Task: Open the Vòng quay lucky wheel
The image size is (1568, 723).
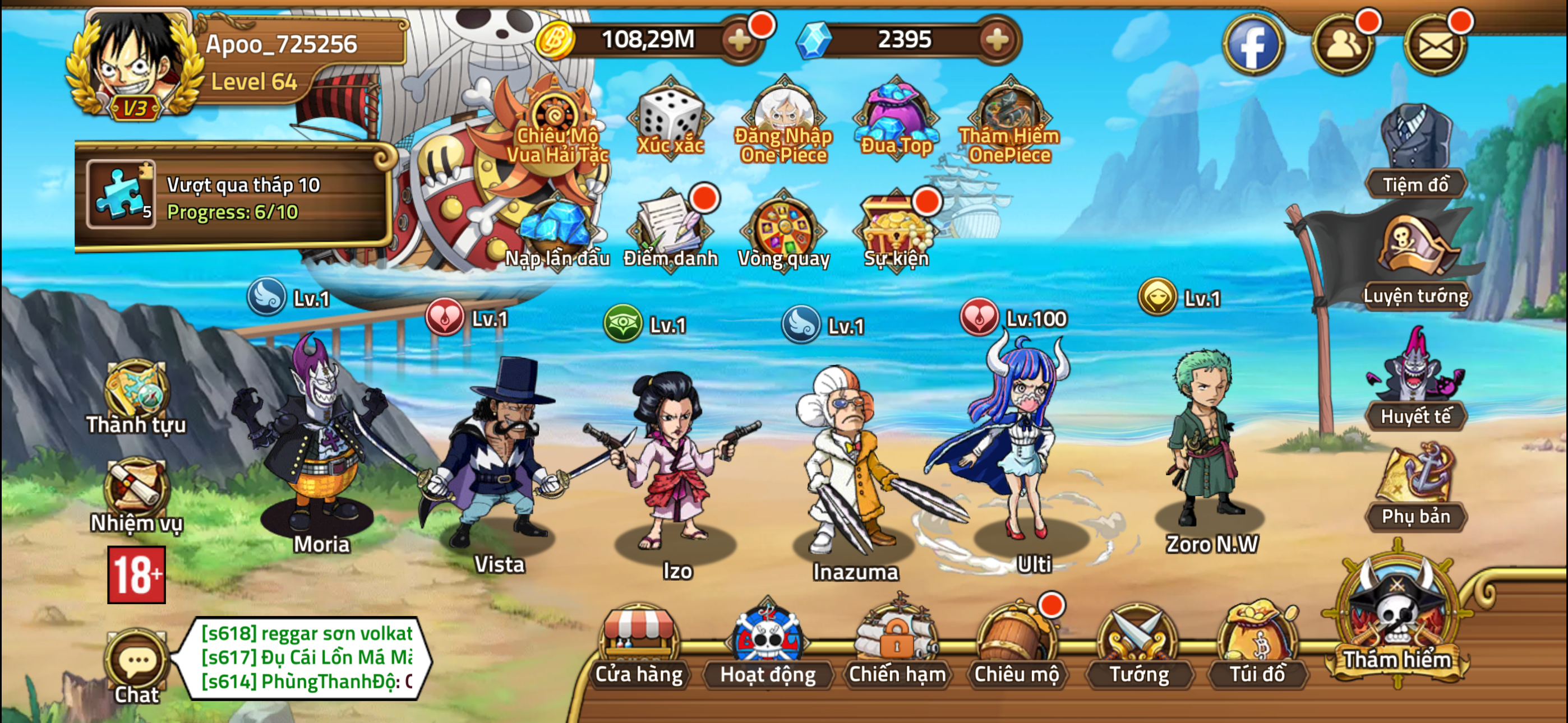Action: (783, 233)
